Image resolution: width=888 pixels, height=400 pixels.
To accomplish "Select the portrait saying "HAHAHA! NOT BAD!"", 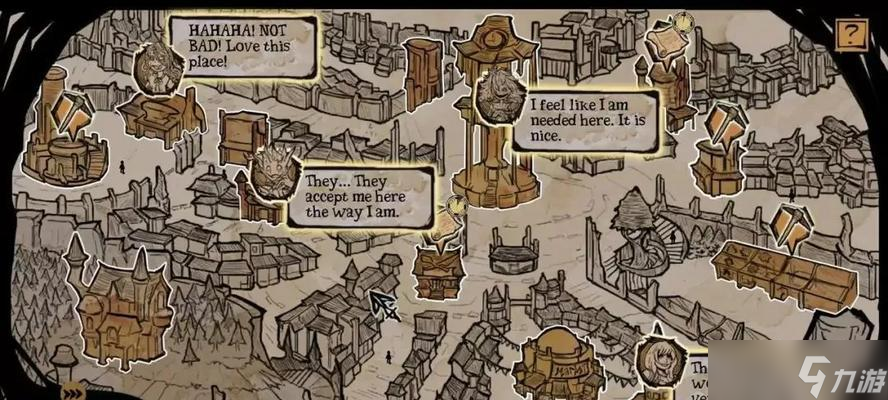I will [157, 67].
